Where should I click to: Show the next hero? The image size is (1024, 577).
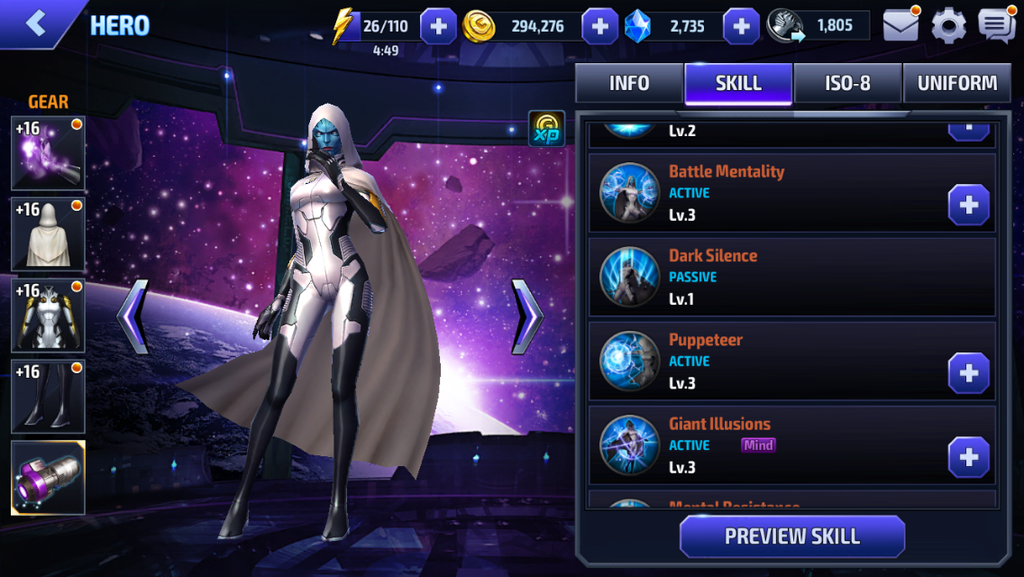pyautogui.click(x=527, y=317)
